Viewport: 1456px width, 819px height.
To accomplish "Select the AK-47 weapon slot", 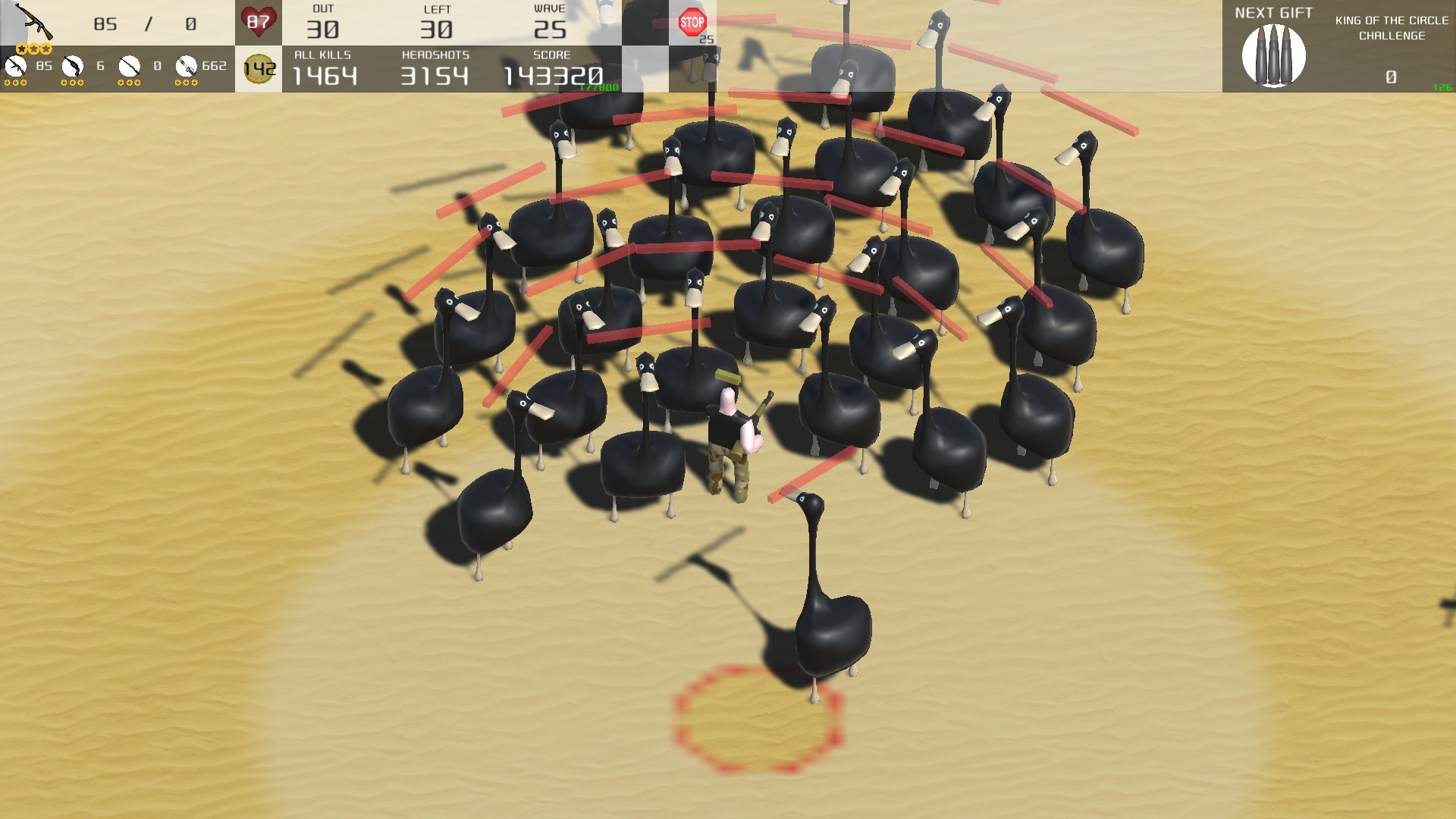I will click(17, 65).
